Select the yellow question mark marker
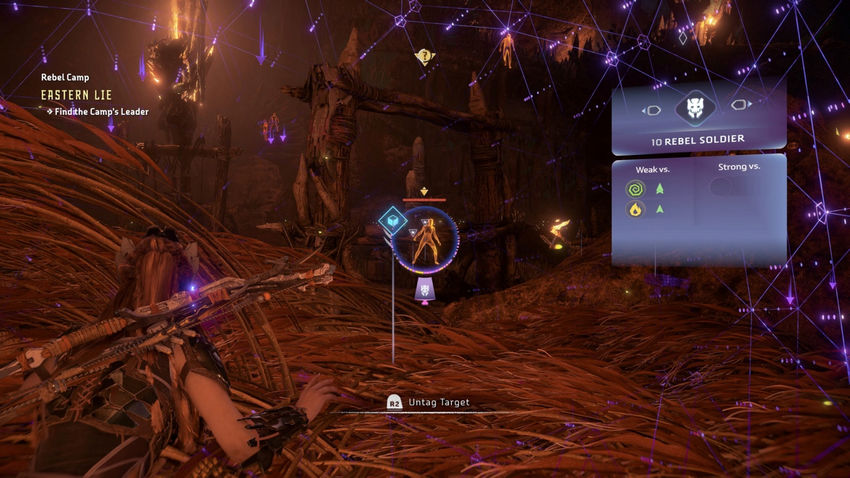Viewport: 850px width, 478px height. (424, 57)
